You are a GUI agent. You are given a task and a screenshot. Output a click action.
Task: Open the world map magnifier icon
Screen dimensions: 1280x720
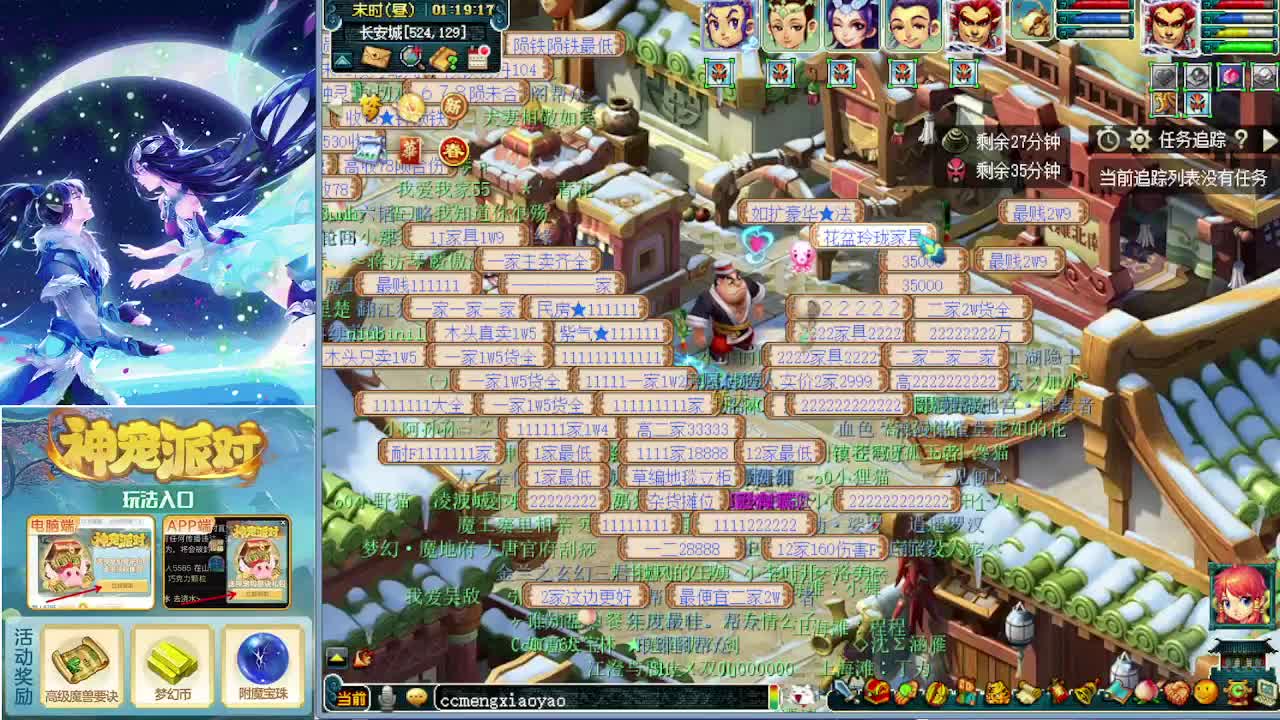click(410, 58)
